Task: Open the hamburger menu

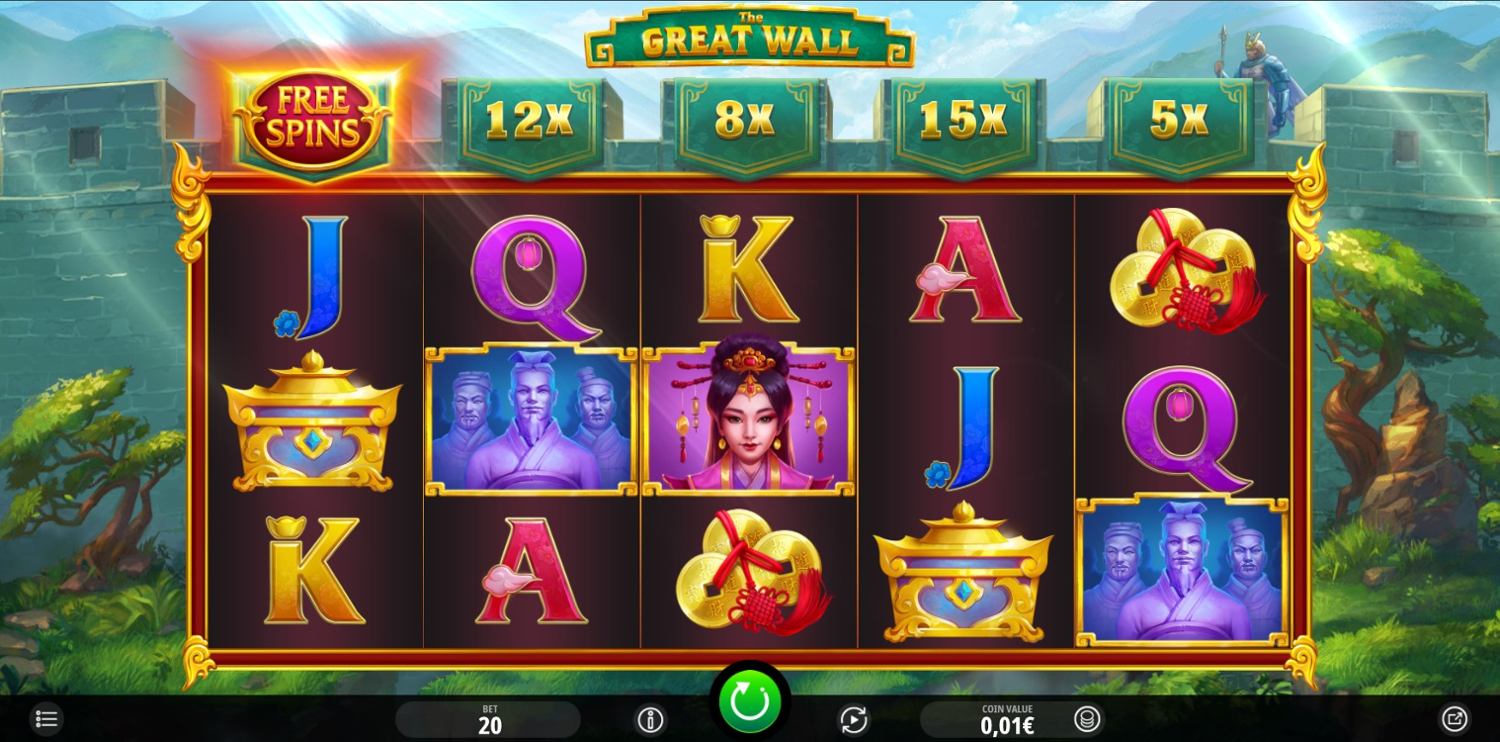Action: [46, 719]
